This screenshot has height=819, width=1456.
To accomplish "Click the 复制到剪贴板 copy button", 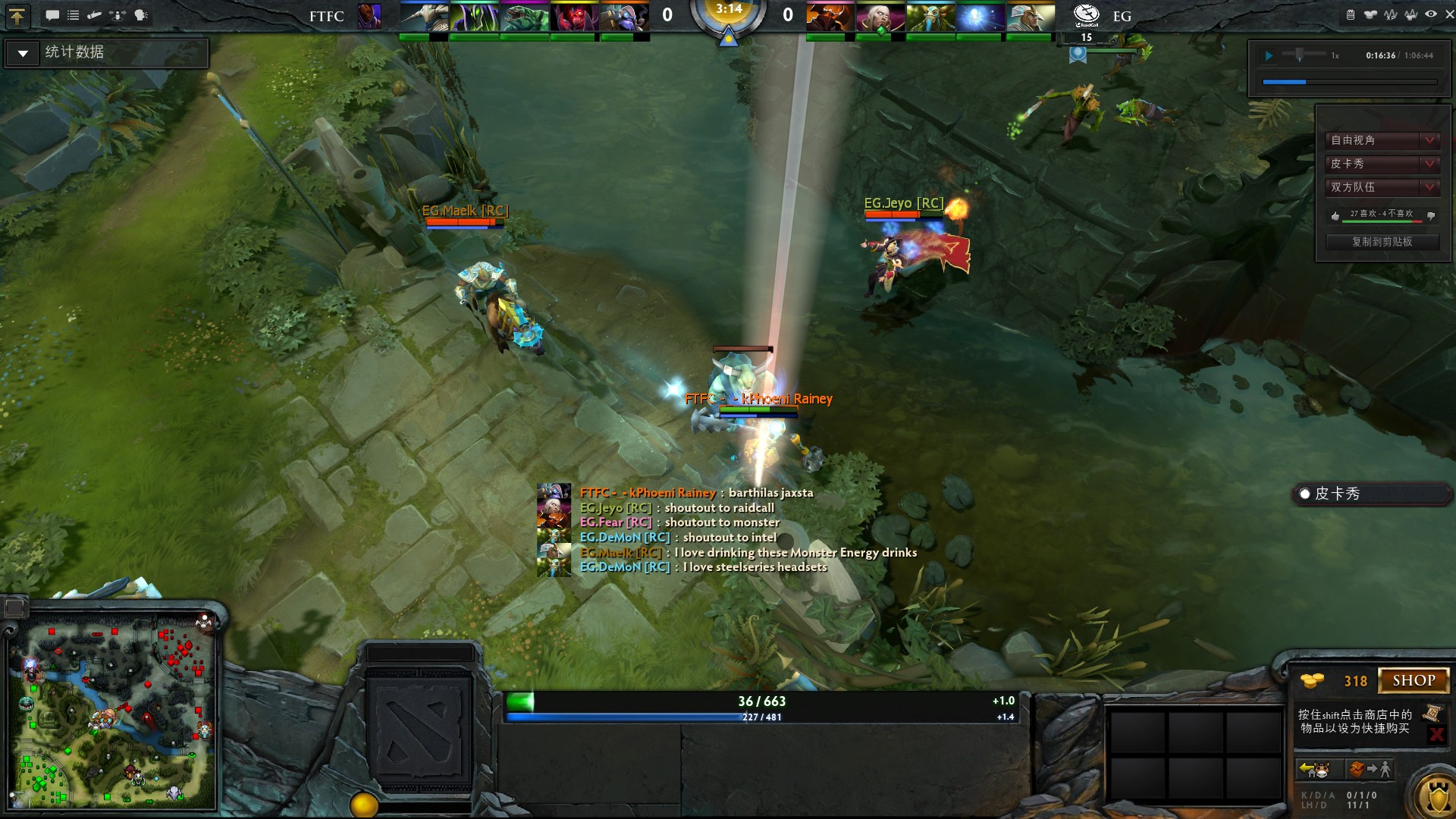I will (x=1382, y=242).
